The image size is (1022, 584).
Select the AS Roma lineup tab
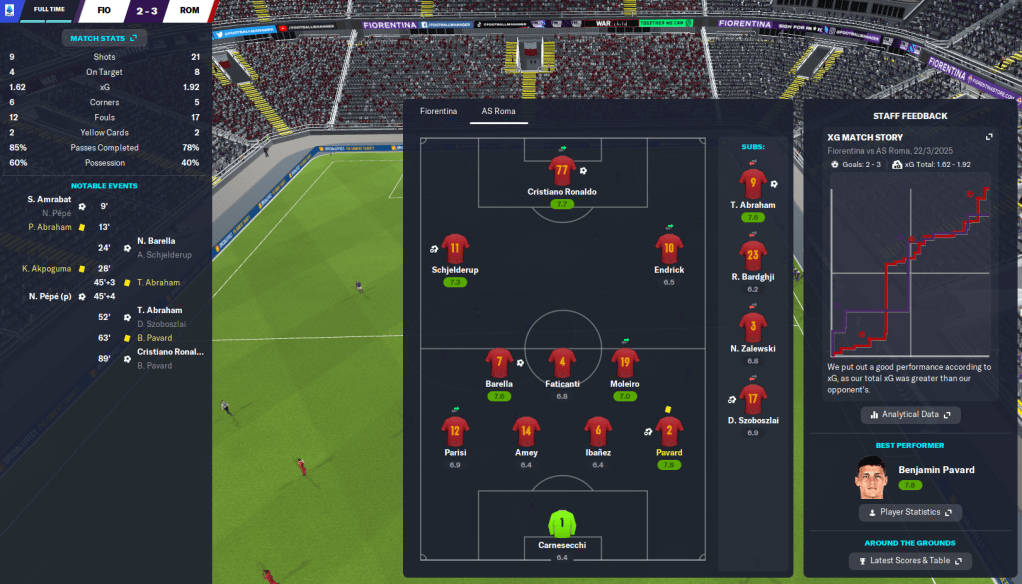[498, 111]
